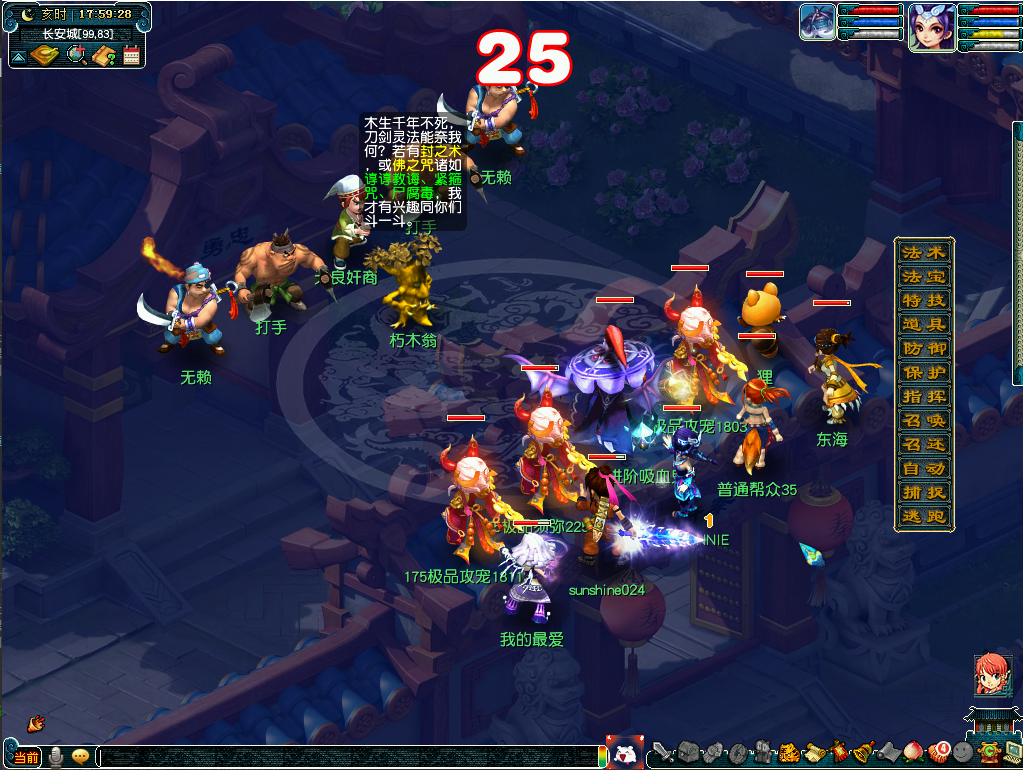The image size is (1023, 770).
Task: Select the 保护 protect command
Action: [923, 372]
